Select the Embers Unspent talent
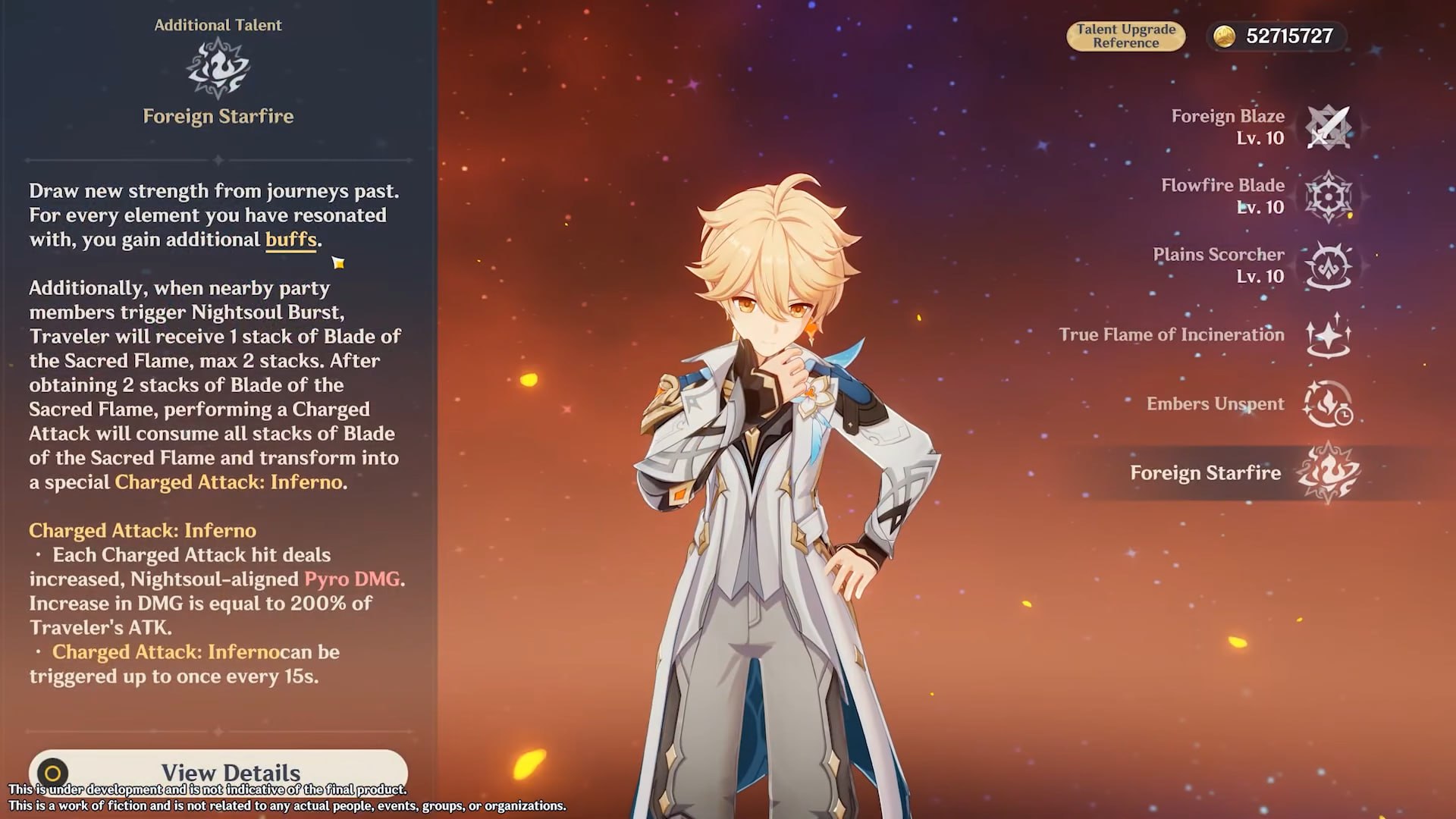Screen dimensions: 1456x819 click(1328, 404)
